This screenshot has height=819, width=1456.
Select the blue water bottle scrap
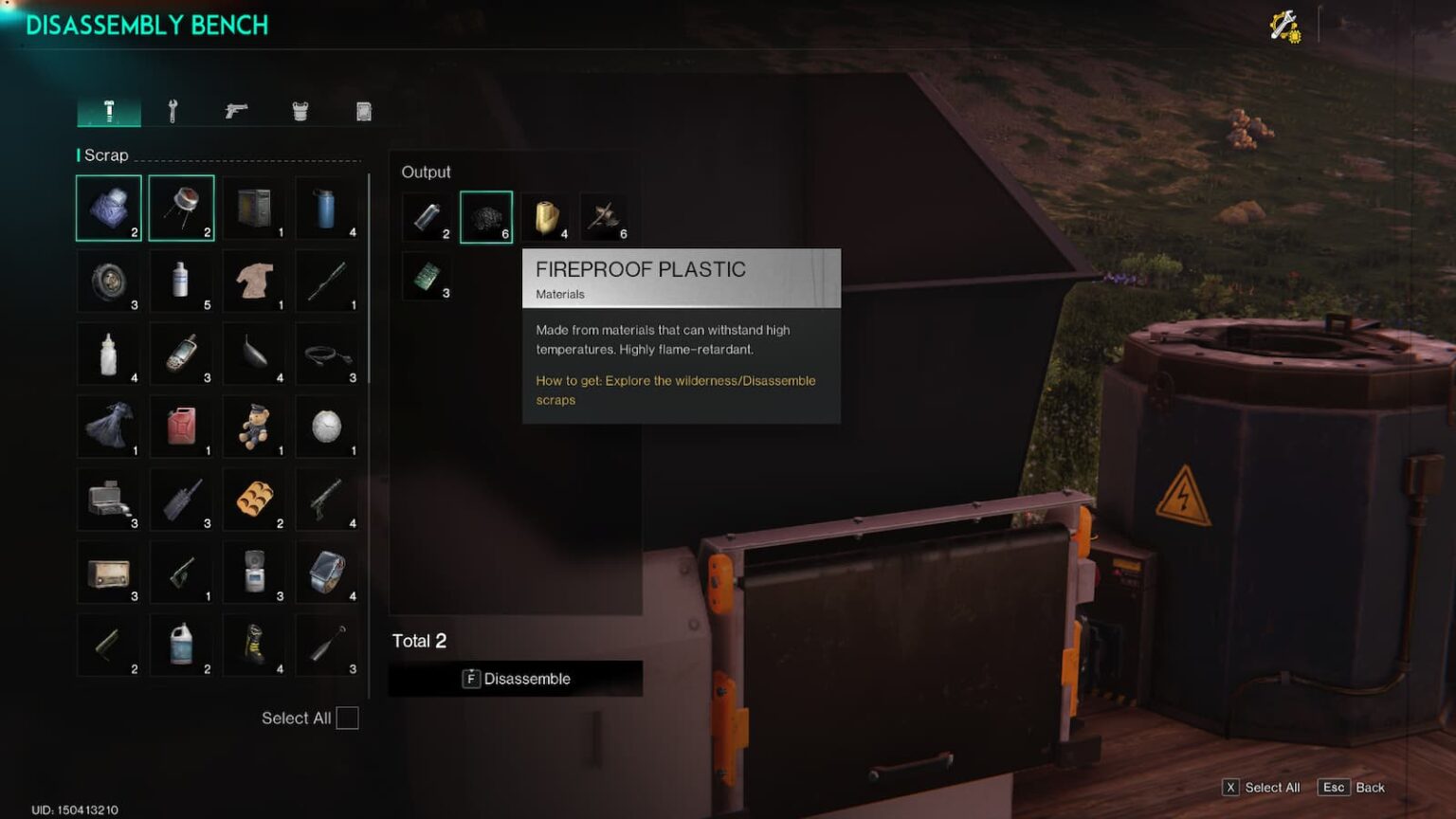coord(327,208)
